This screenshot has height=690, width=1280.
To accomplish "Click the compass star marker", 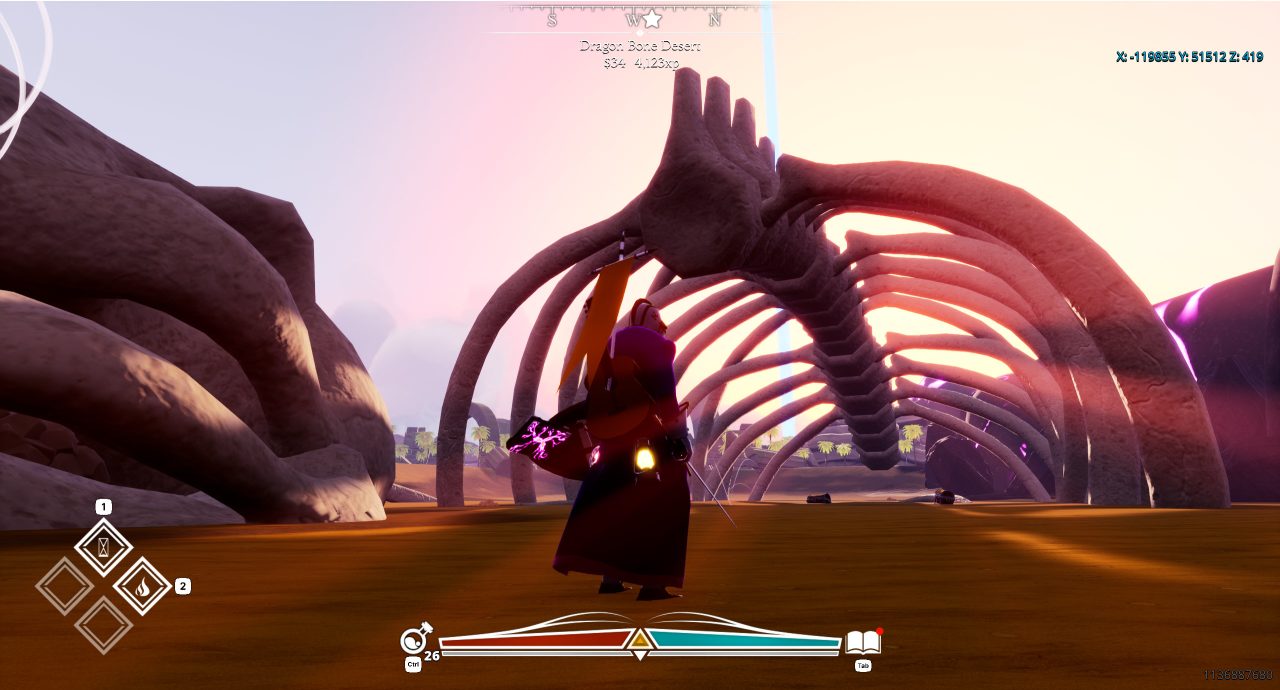I will (x=652, y=19).
